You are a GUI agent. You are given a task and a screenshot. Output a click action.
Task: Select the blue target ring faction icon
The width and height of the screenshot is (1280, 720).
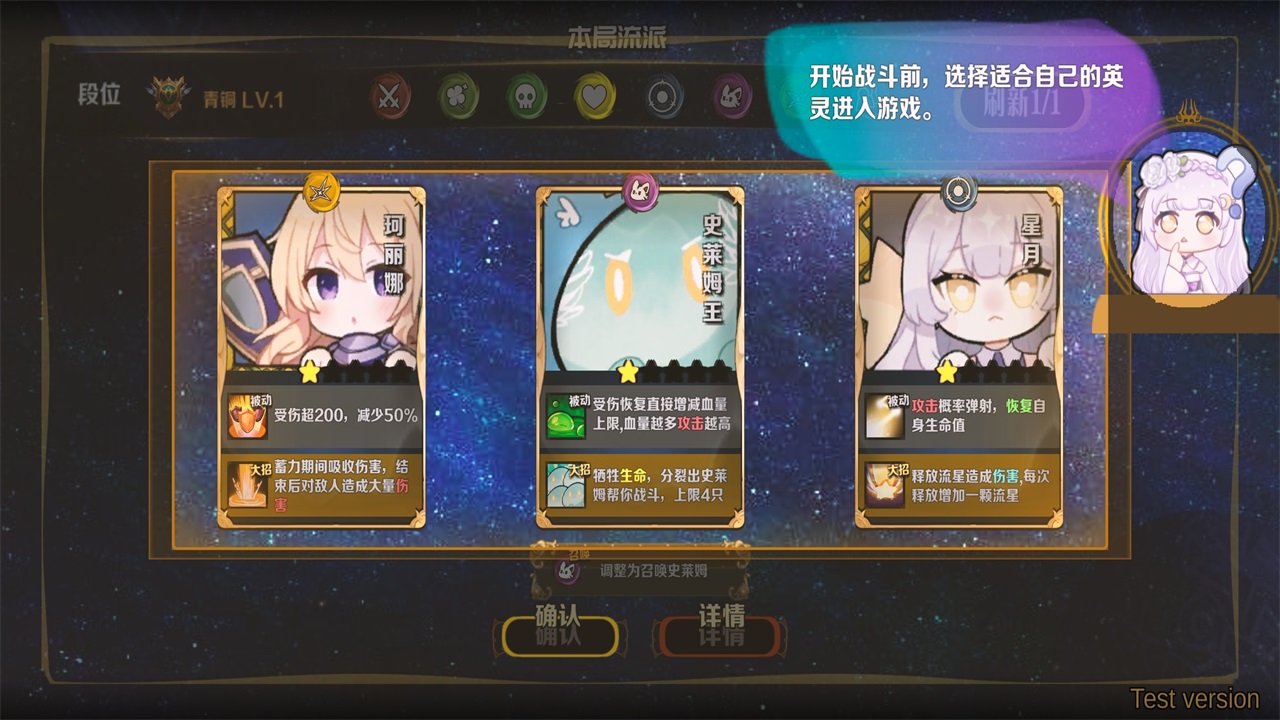point(663,97)
